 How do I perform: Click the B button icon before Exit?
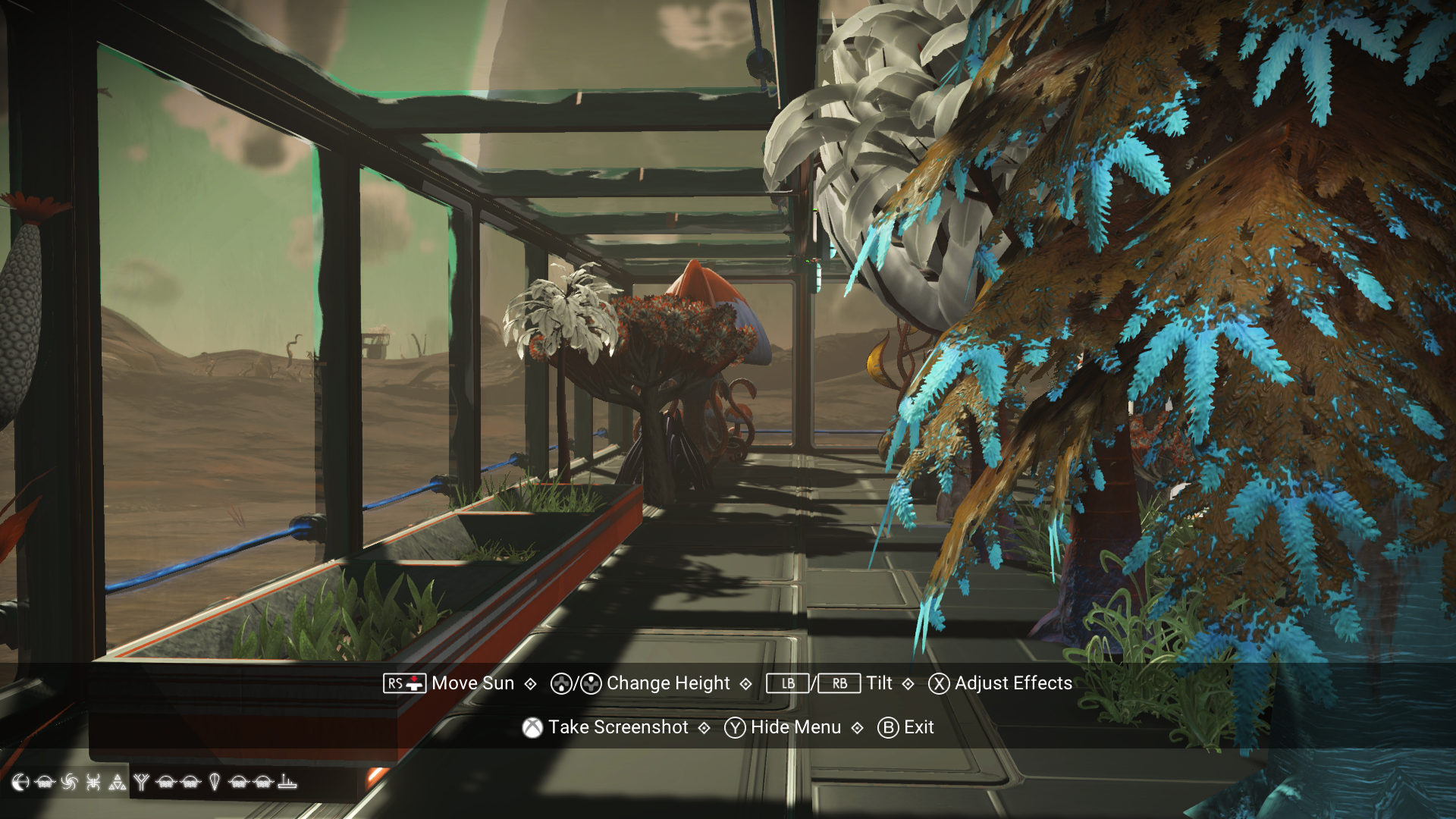[x=887, y=727]
